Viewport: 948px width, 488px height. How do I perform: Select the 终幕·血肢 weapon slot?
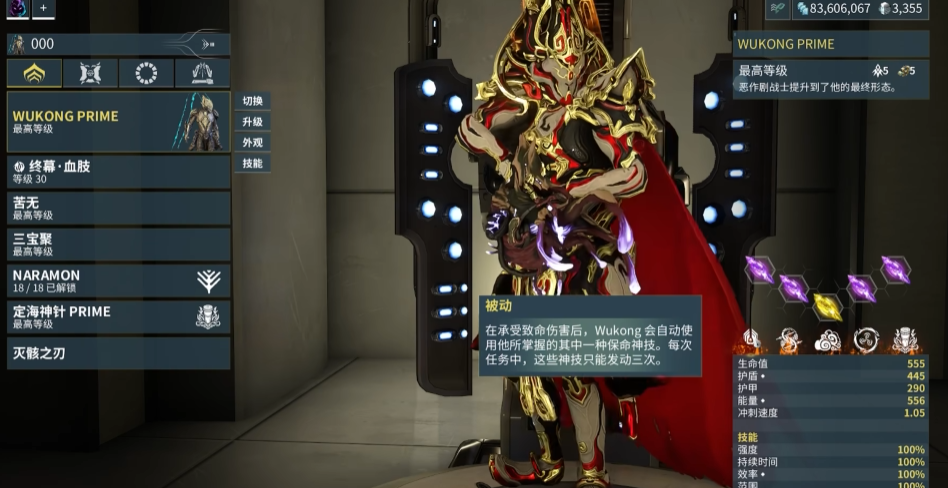click(119, 172)
